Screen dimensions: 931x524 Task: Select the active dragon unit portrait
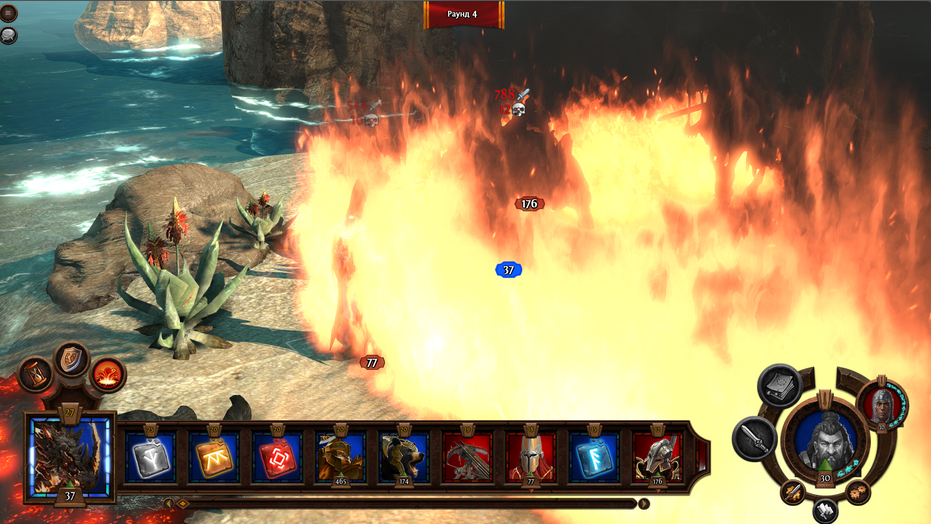pyautogui.click(x=71, y=457)
